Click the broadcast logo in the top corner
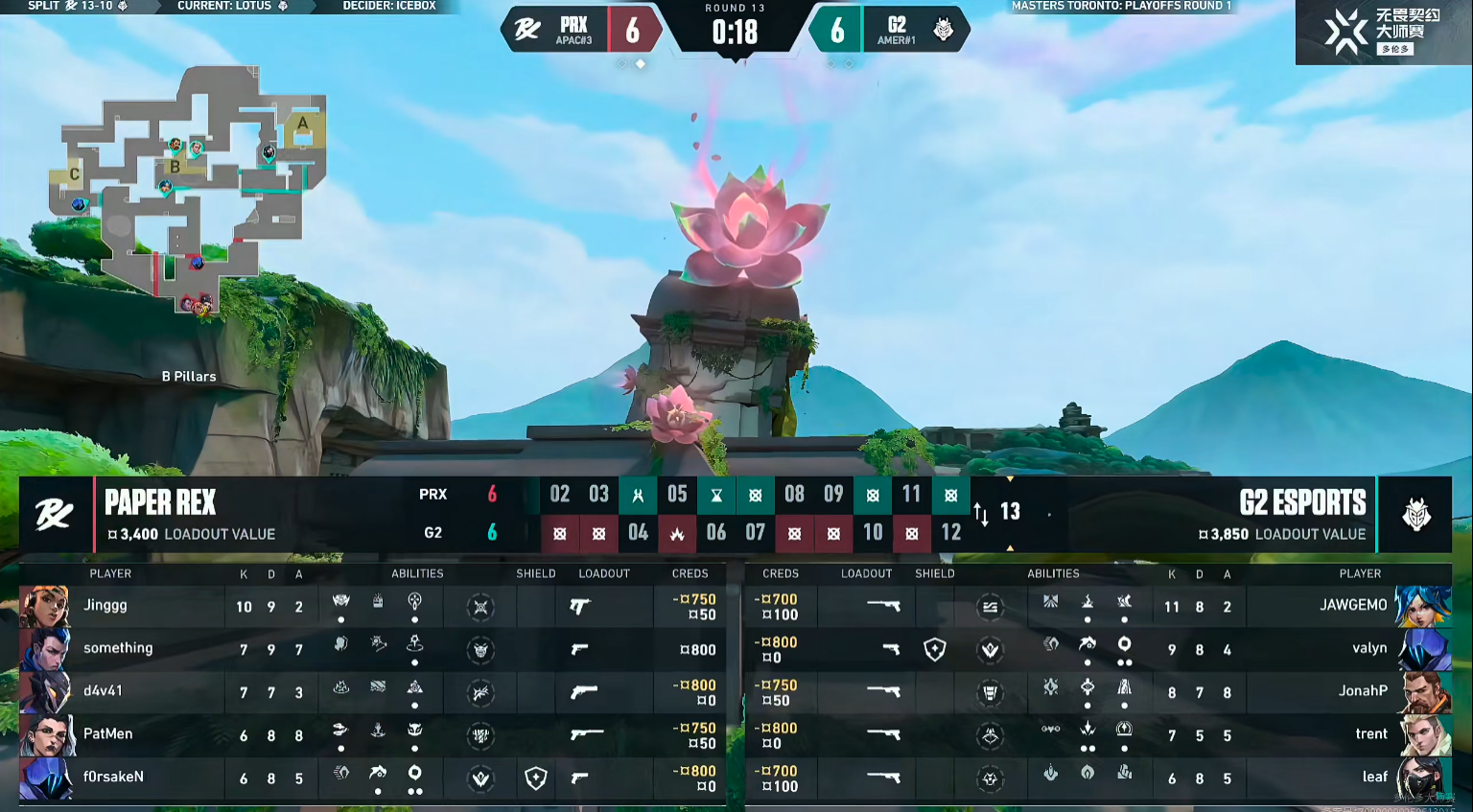This screenshot has width=1473, height=812. coord(1381,32)
